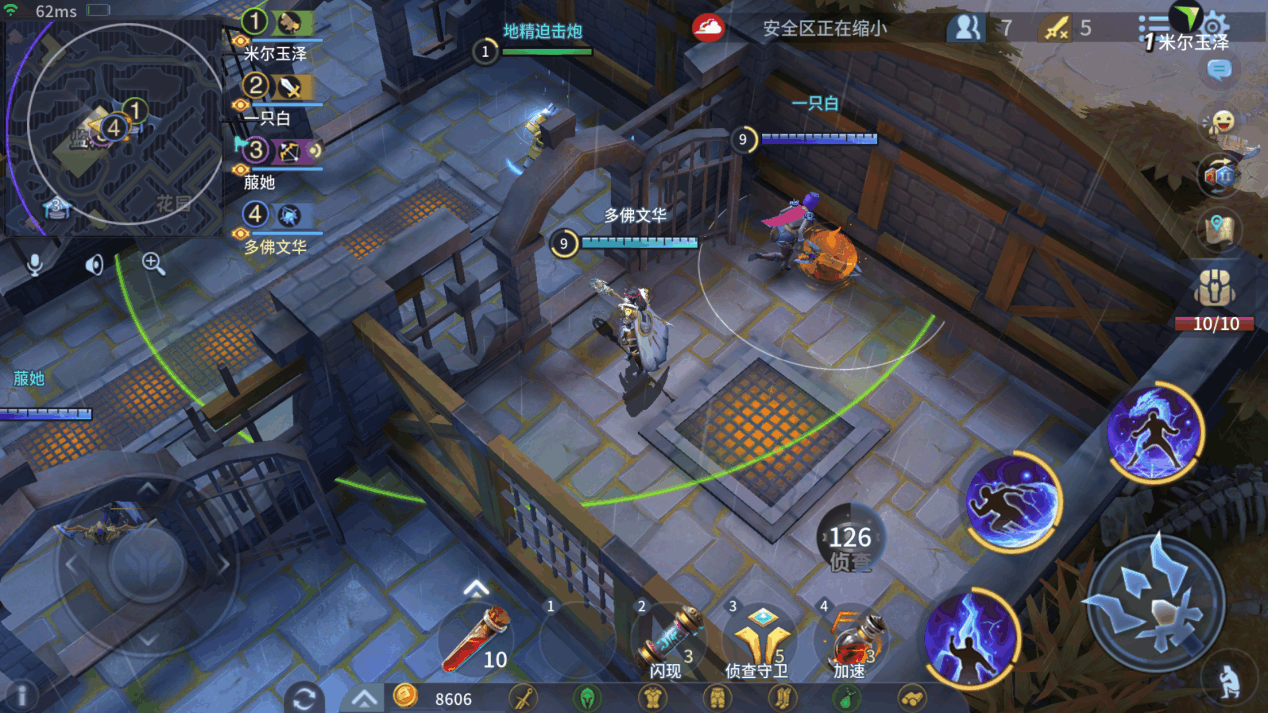
Task: Select teammate 4 多佛文华 in team list
Action: pyautogui.click(x=276, y=216)
